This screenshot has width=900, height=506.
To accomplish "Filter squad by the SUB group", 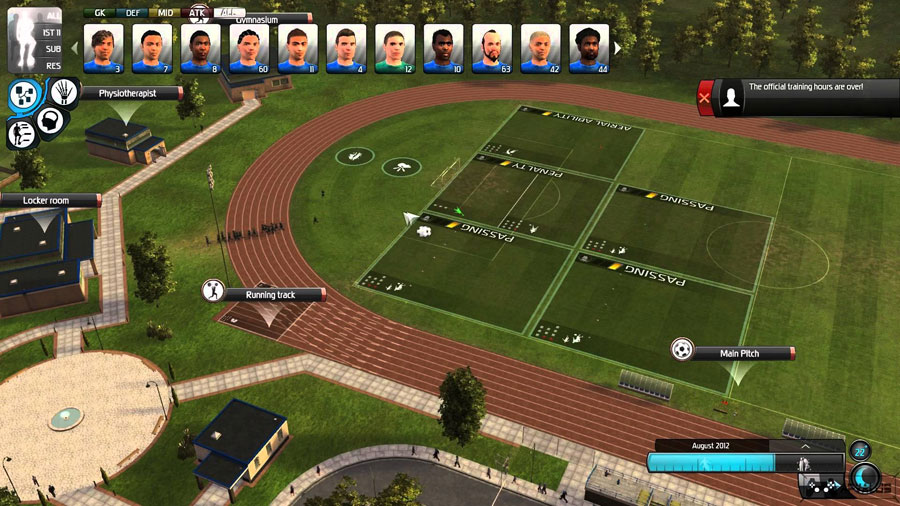I will click(52, 47).
